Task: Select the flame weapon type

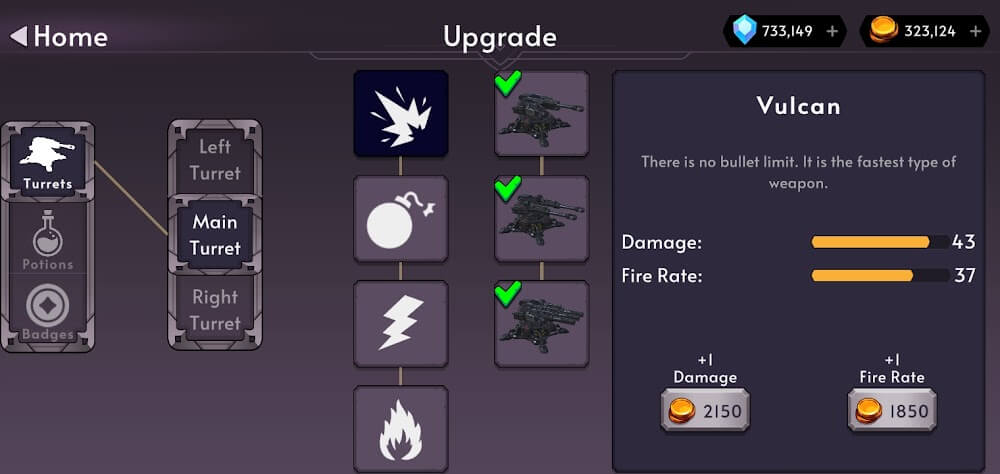Action: 401,429
